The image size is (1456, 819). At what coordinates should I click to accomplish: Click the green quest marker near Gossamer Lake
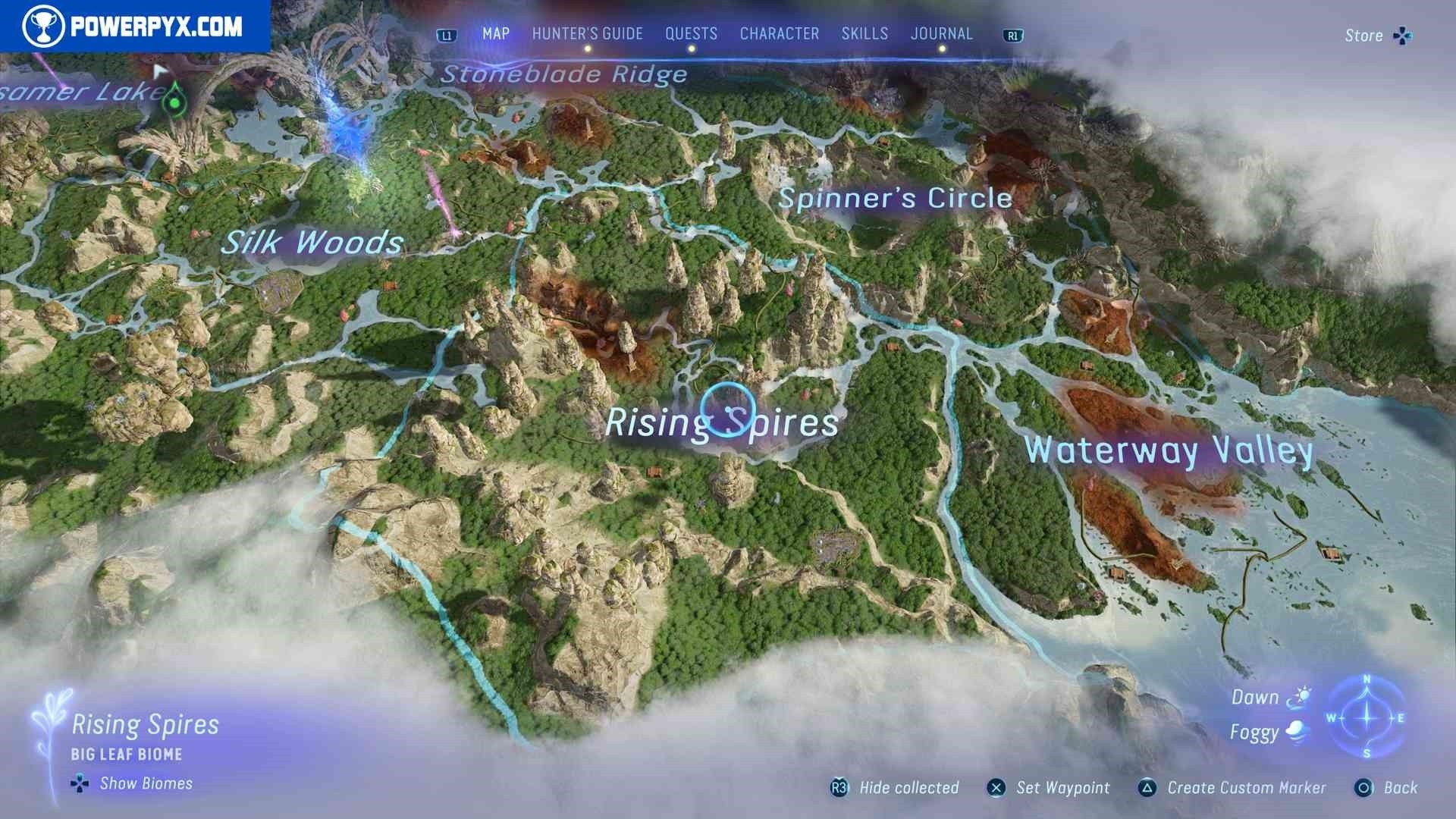[175, 99]
